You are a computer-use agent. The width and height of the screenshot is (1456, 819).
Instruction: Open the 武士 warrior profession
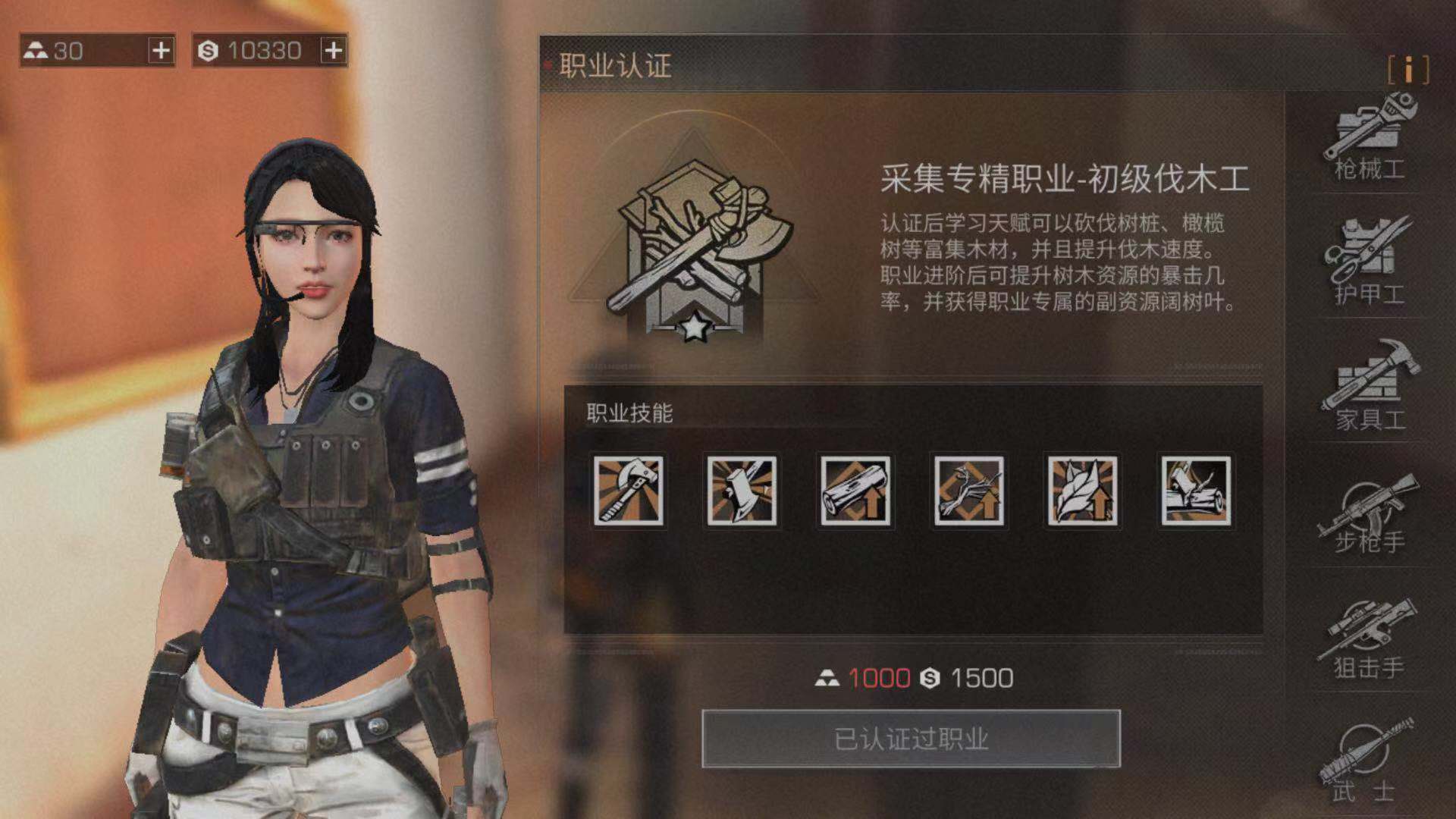click(1370, 766)
